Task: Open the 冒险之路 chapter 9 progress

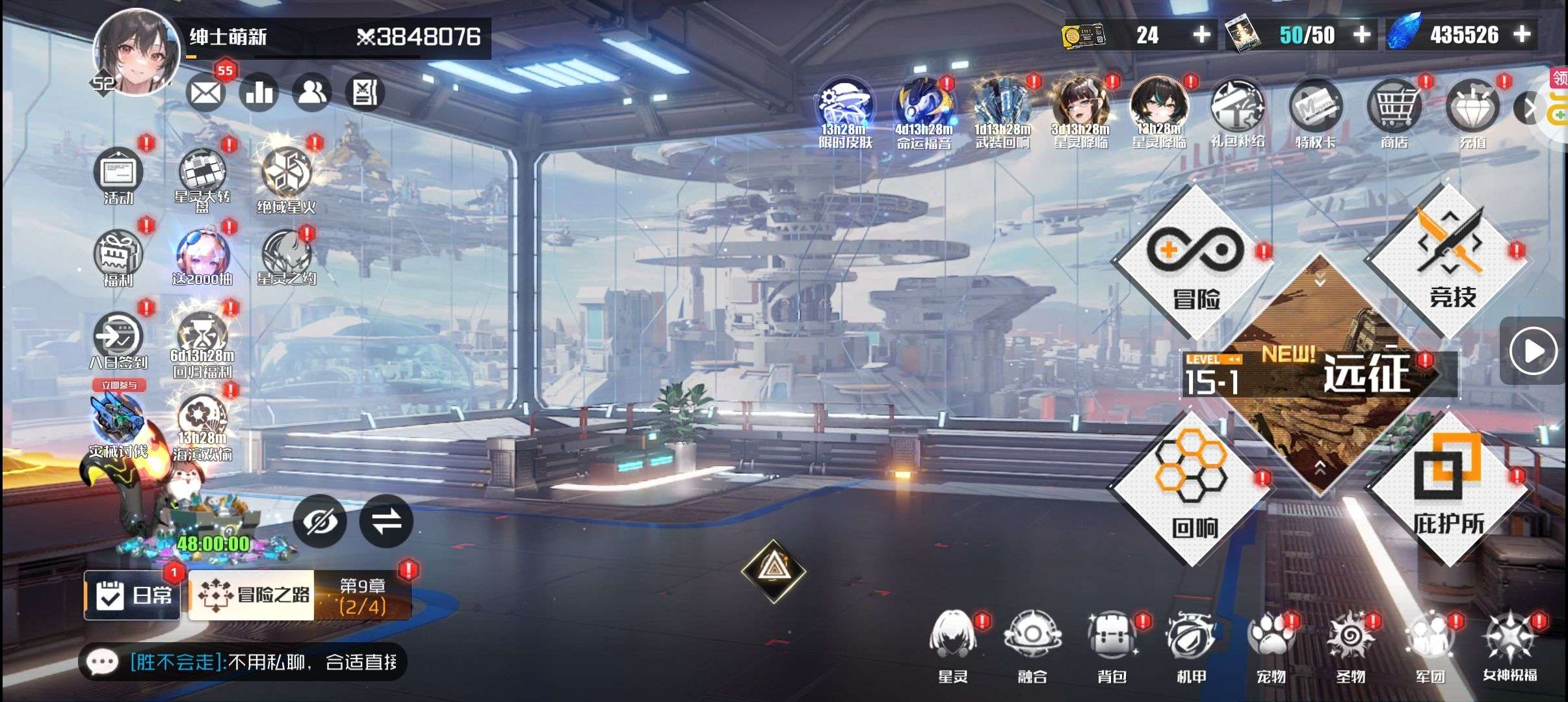Action: [x=299, y=595]
